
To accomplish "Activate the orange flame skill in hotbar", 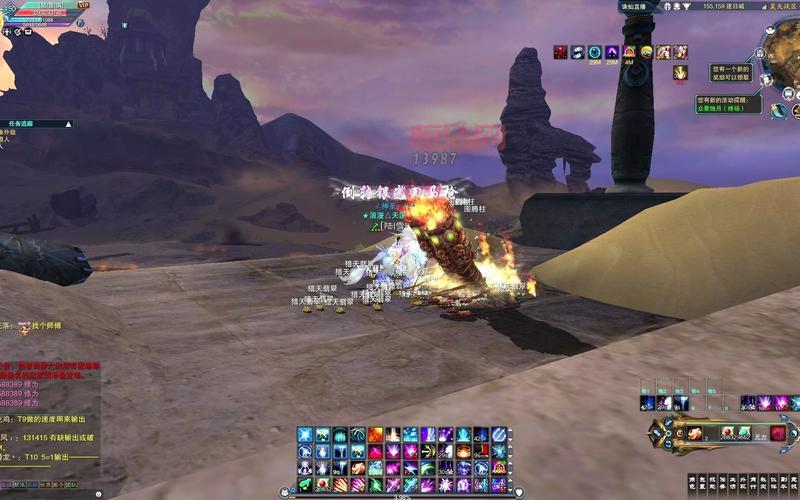I will pos(375,435).
